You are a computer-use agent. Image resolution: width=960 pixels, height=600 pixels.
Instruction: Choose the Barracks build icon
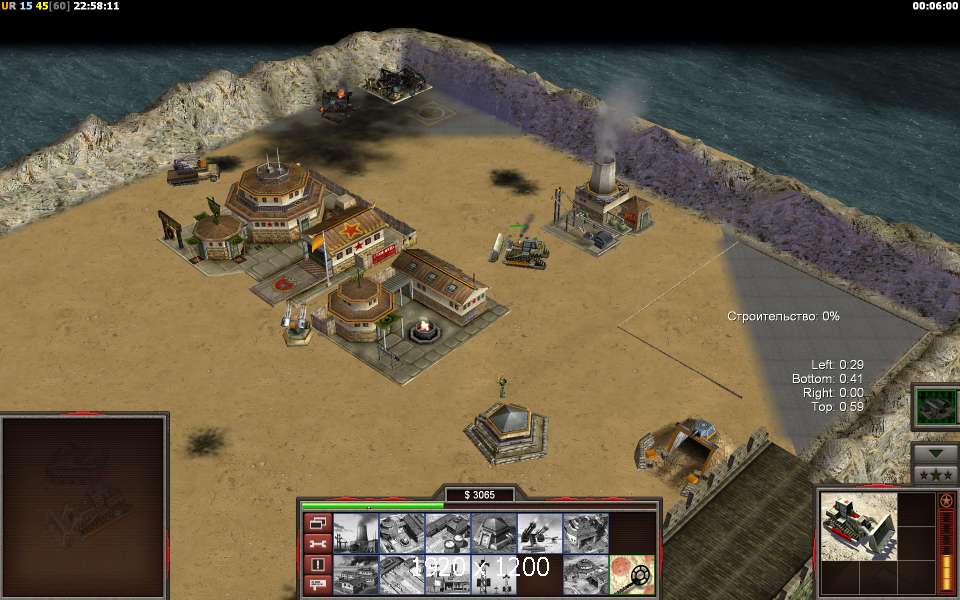click(401, 533)
